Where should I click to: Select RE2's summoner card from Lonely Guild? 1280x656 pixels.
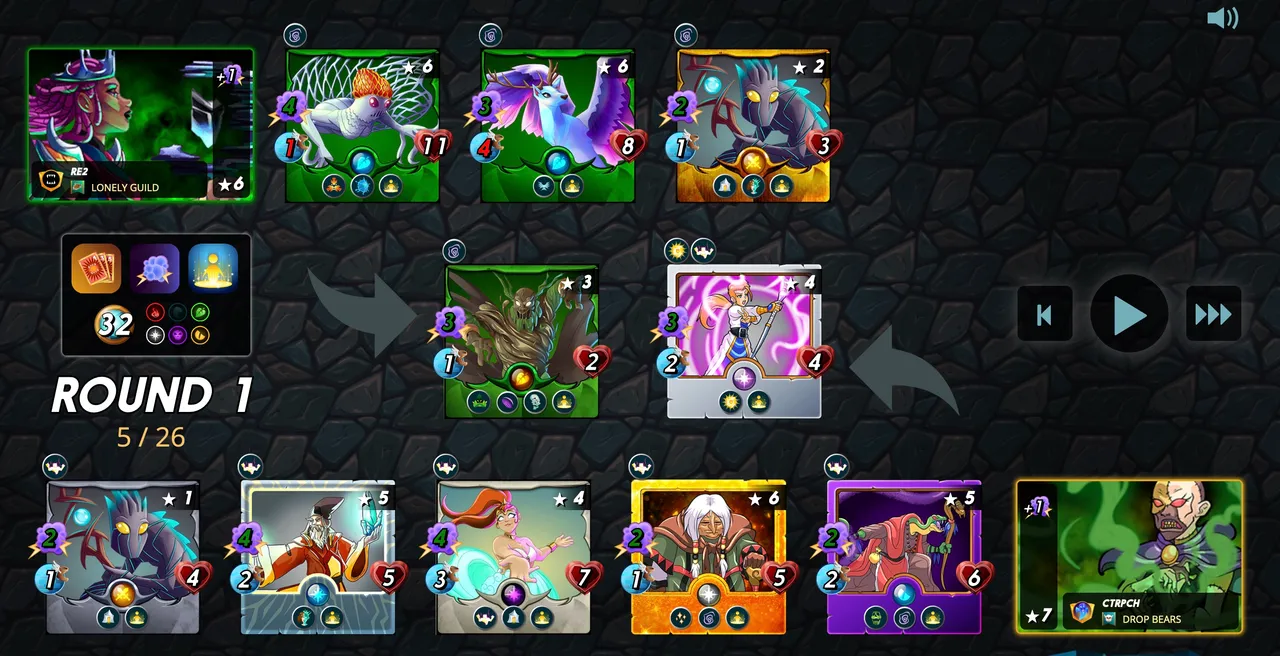140,124
